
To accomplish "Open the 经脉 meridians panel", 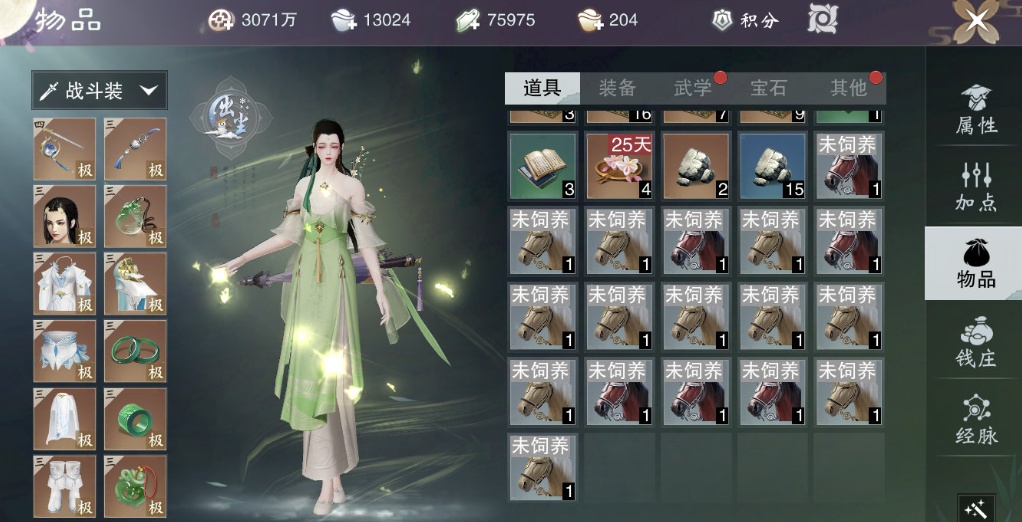I will pyautogui.click(x=975, y=419).
